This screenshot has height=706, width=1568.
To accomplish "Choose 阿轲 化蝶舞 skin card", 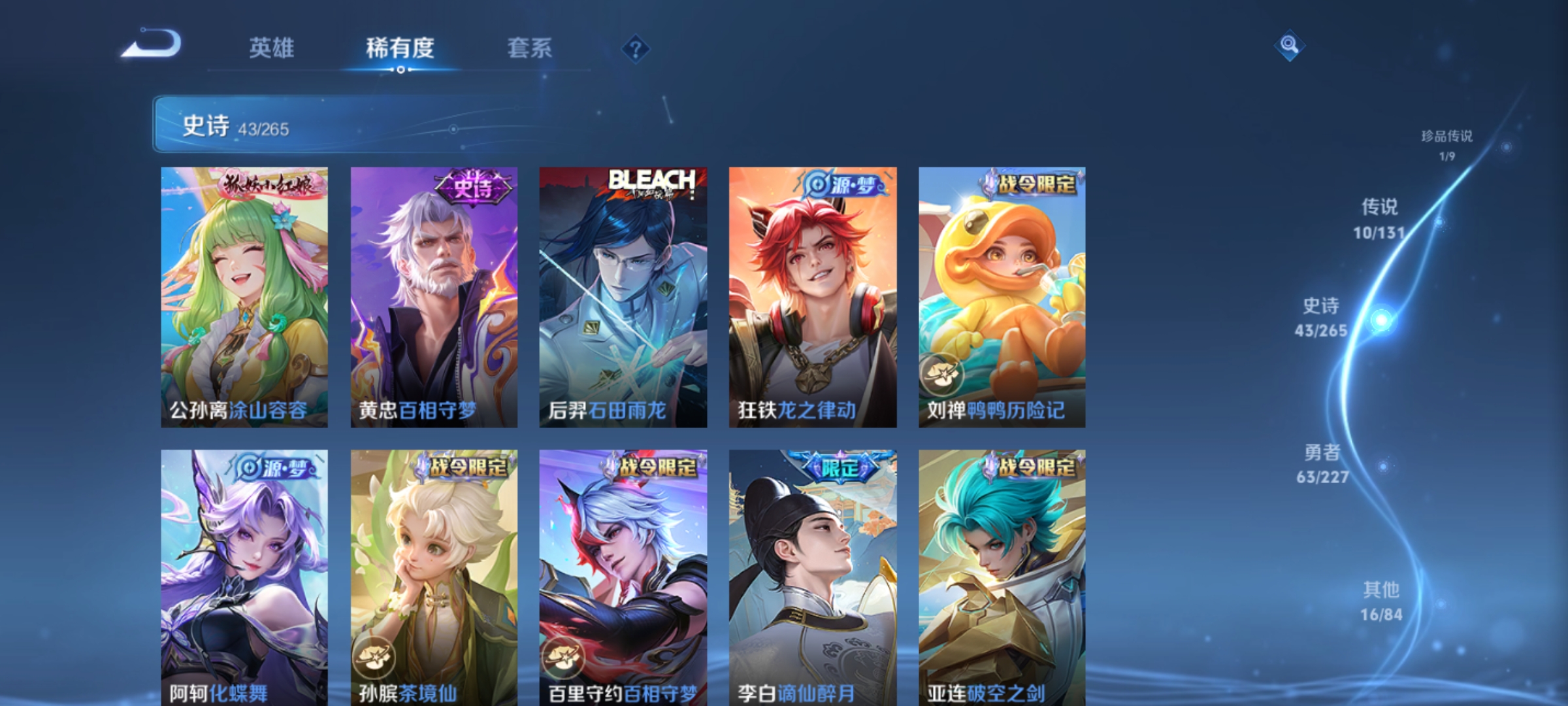I will [x=244, y=575].
